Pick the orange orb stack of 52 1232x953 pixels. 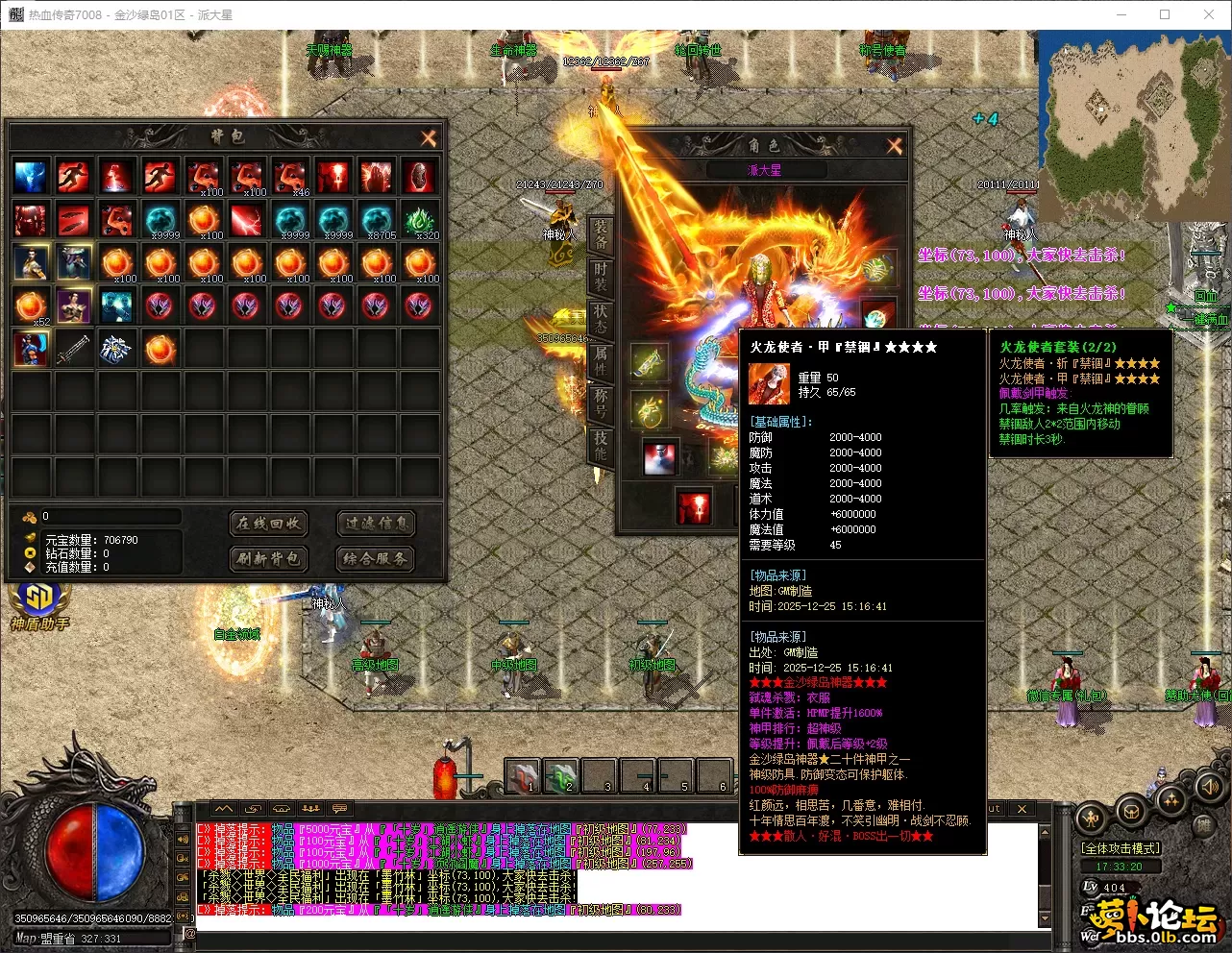point(31,306)
